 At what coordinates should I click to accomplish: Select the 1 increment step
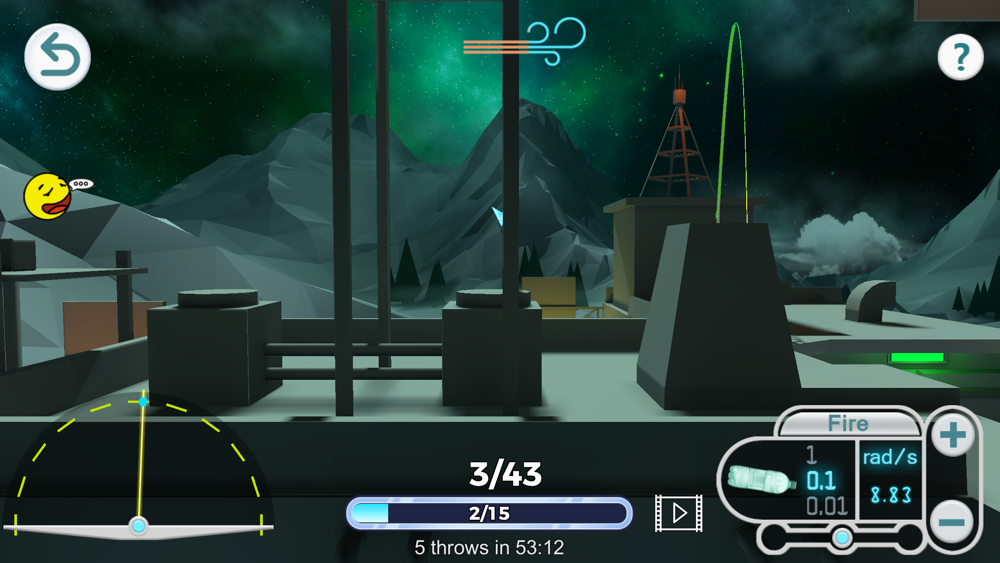coord(812,455)
